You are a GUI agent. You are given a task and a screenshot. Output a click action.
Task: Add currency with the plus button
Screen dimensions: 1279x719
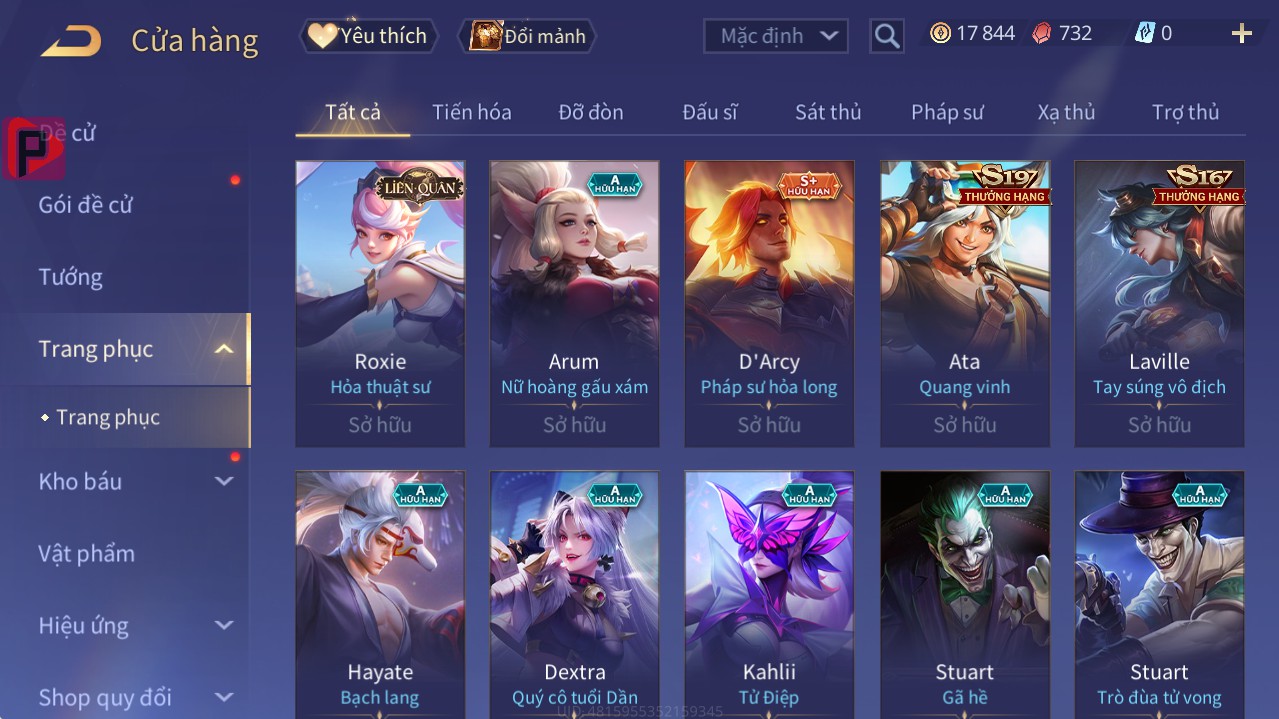point(1241,34)
